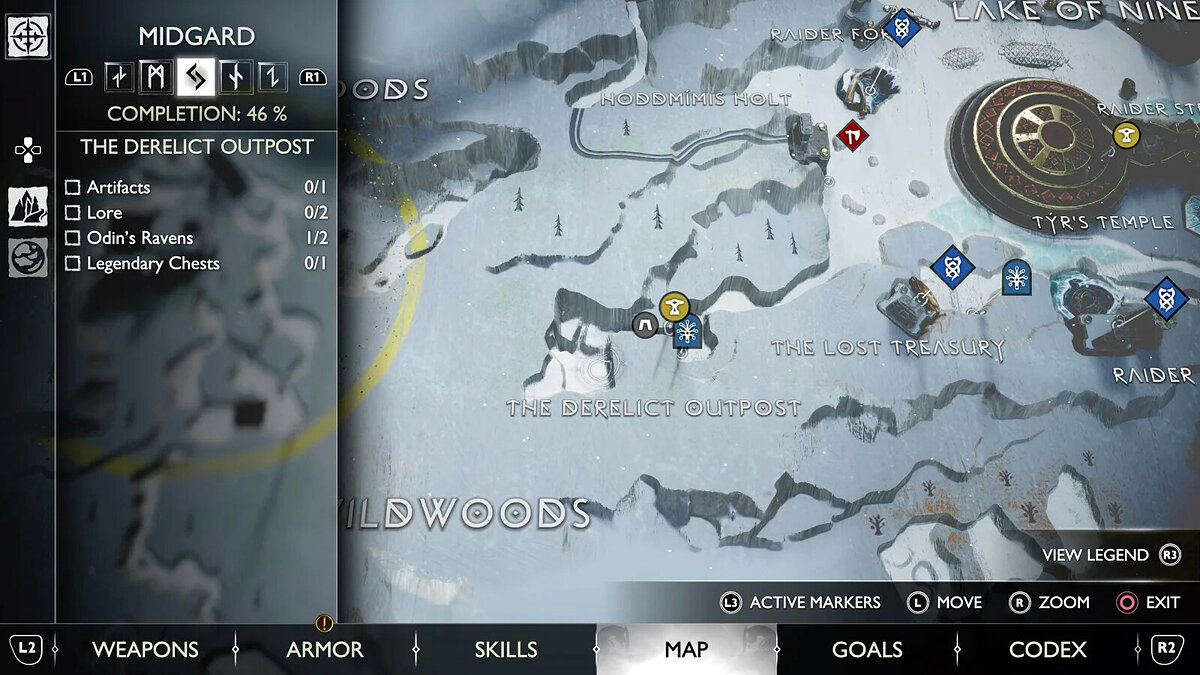Select the yellow marker near Raider Stronghold

click(1127, 133)
